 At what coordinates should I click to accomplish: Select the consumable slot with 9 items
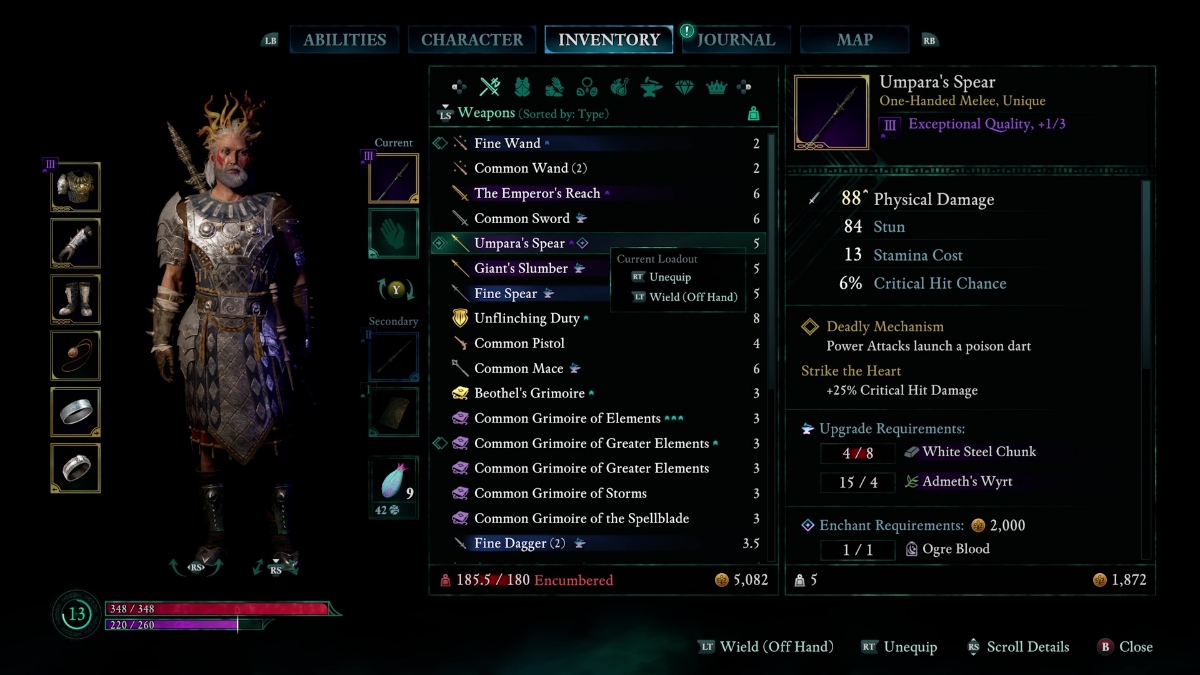tap(393, 483)
